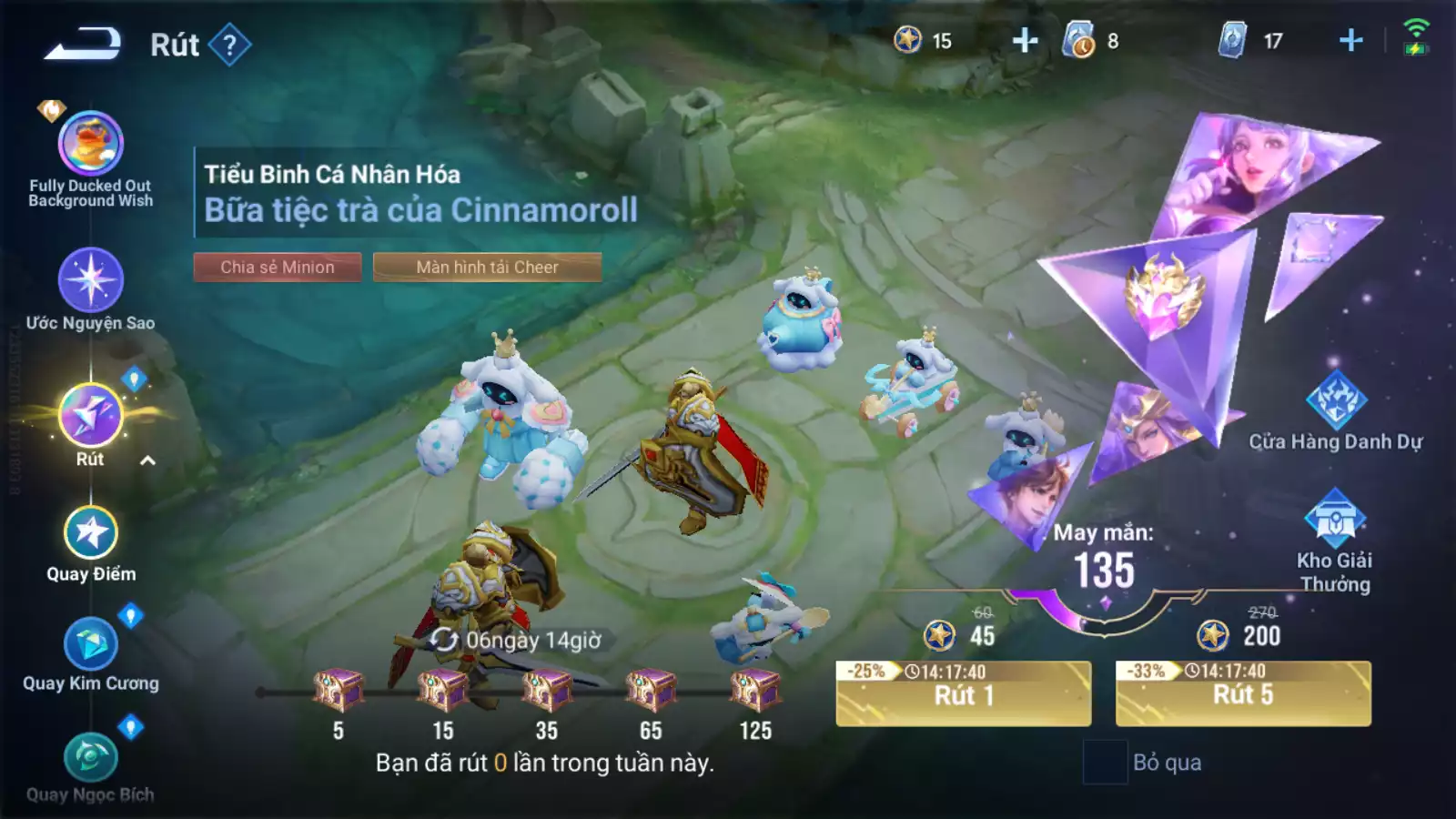Open Màn hình tải Cheer preview
This screenshot has width=1456, height=819.
coord(487,267)
